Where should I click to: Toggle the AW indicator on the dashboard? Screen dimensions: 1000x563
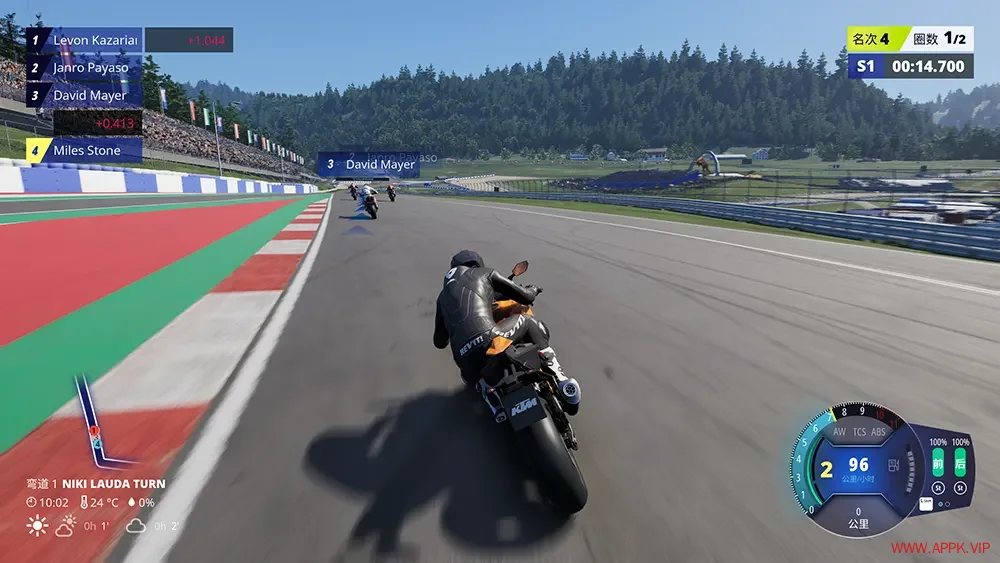[839, 433]
